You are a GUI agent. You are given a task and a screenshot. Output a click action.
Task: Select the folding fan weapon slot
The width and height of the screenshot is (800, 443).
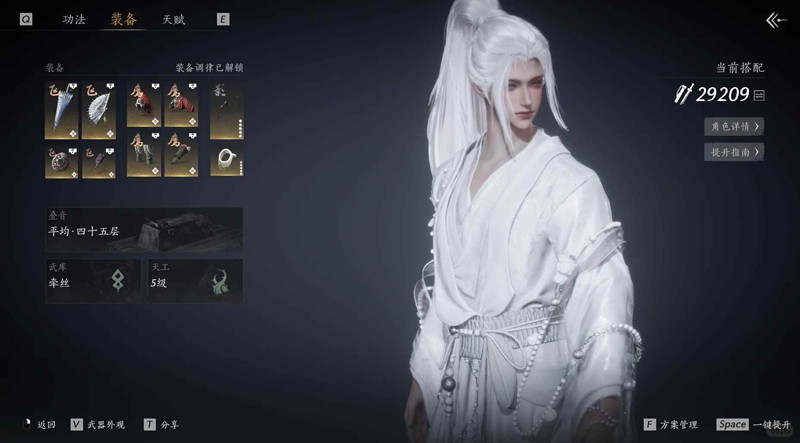(98, 111)
